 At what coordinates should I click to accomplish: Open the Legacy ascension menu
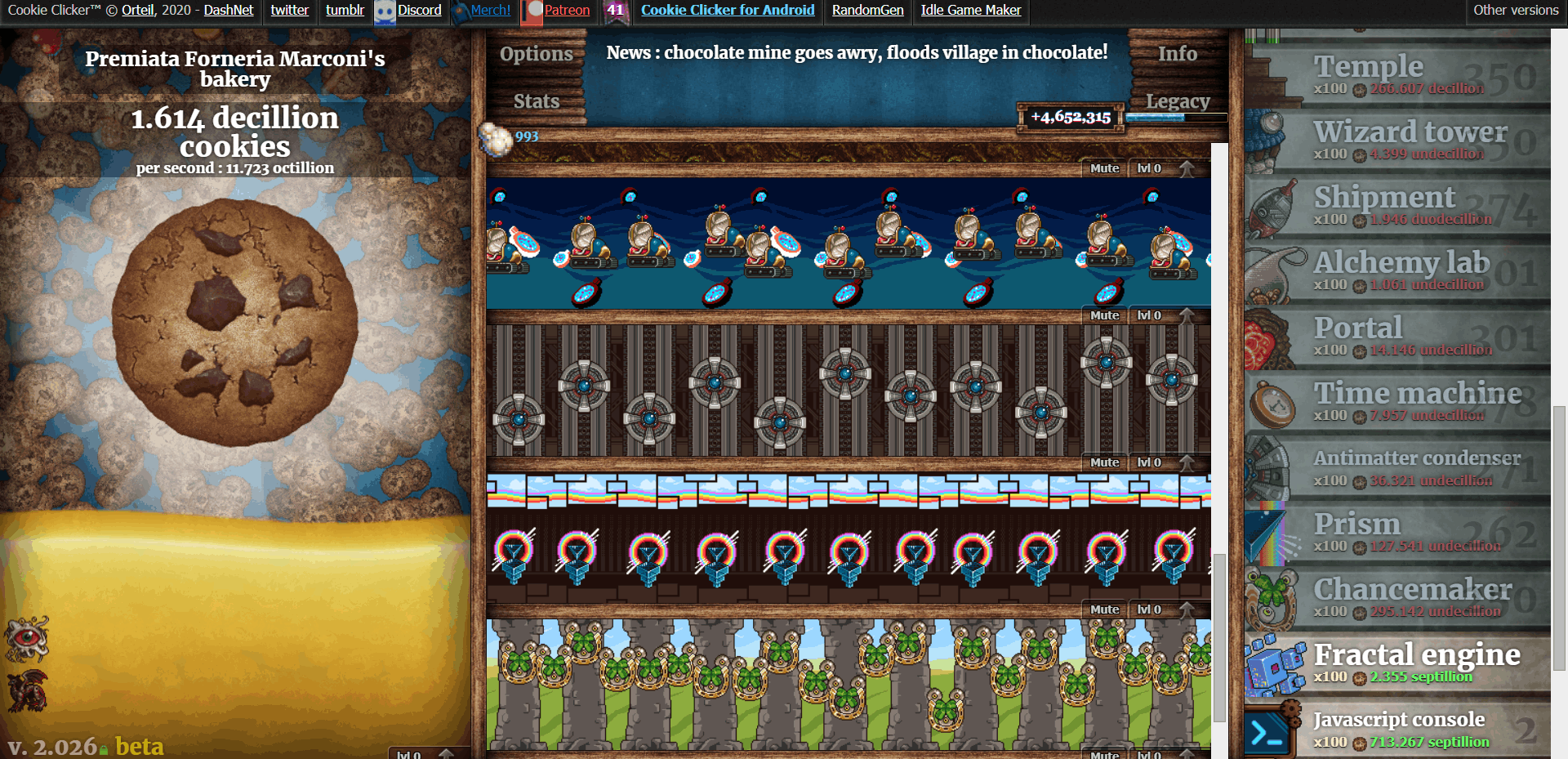(x=1177, y=101)
